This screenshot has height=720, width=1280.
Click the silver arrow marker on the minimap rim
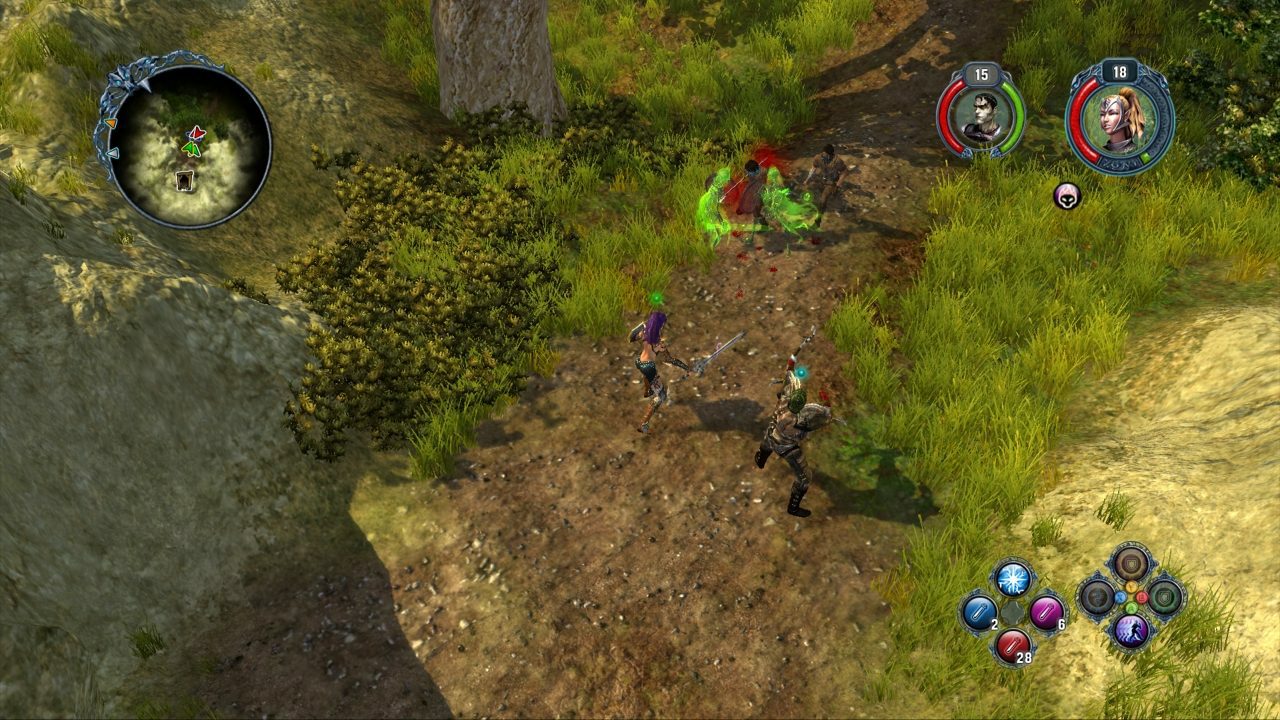click(x=112, y=152)
